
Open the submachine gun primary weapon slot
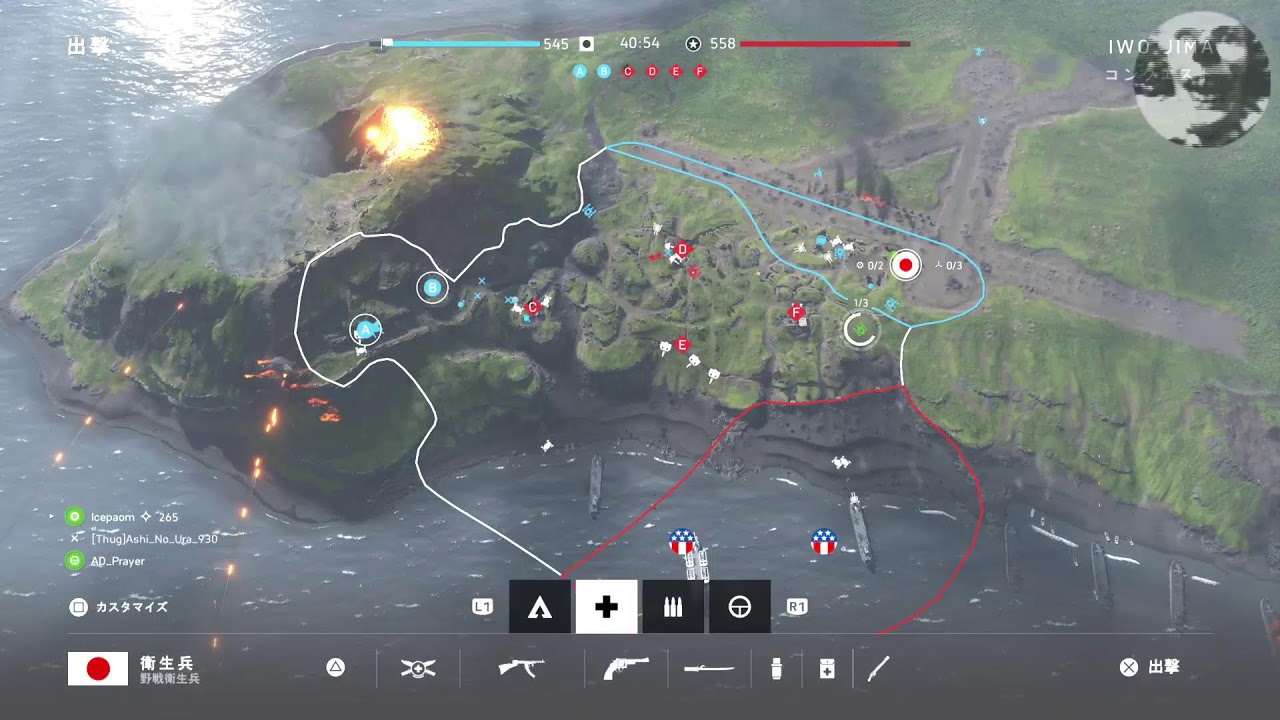(521, 668)
